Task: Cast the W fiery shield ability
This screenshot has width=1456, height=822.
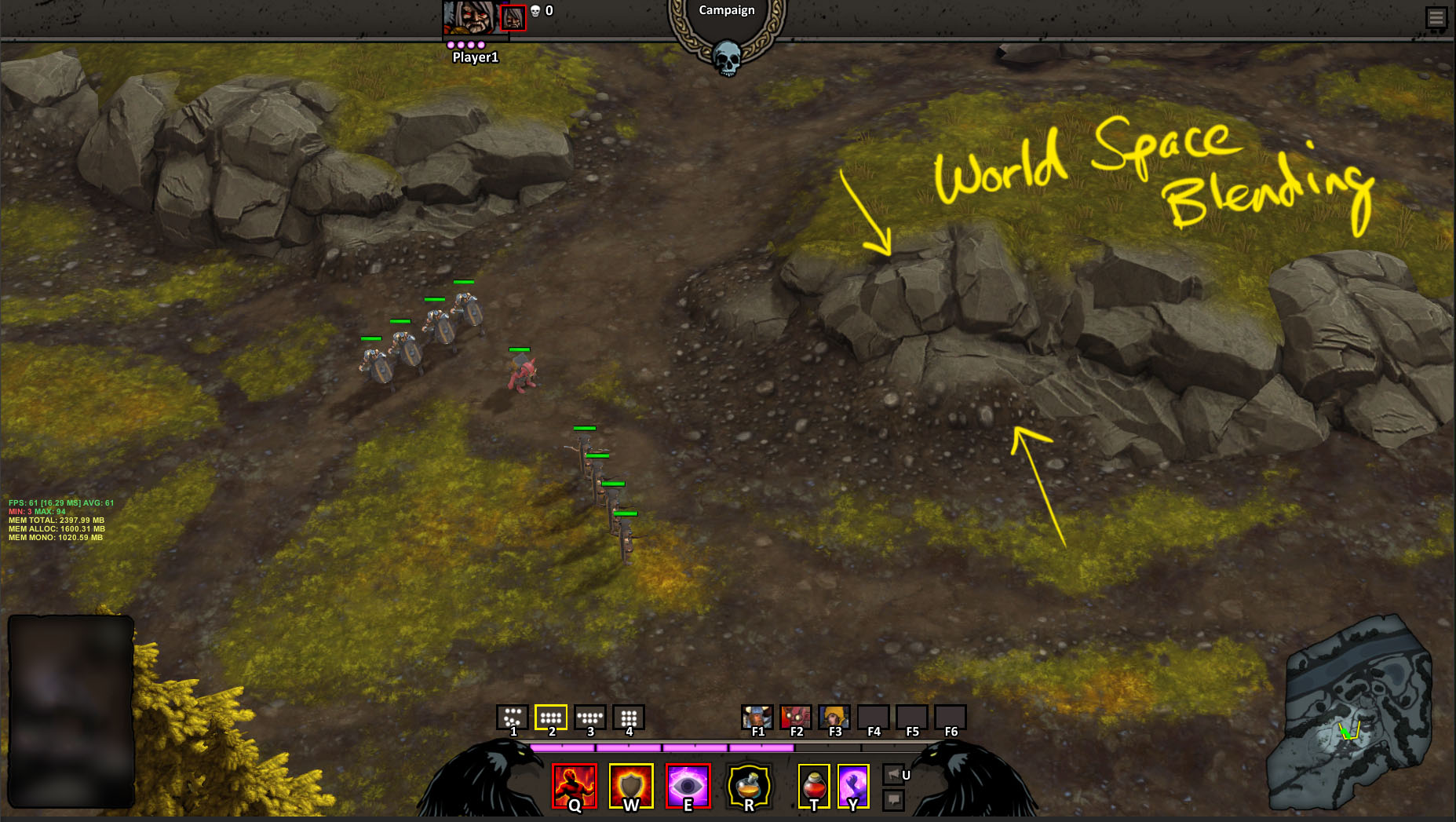Action: [x=631, y=785]
